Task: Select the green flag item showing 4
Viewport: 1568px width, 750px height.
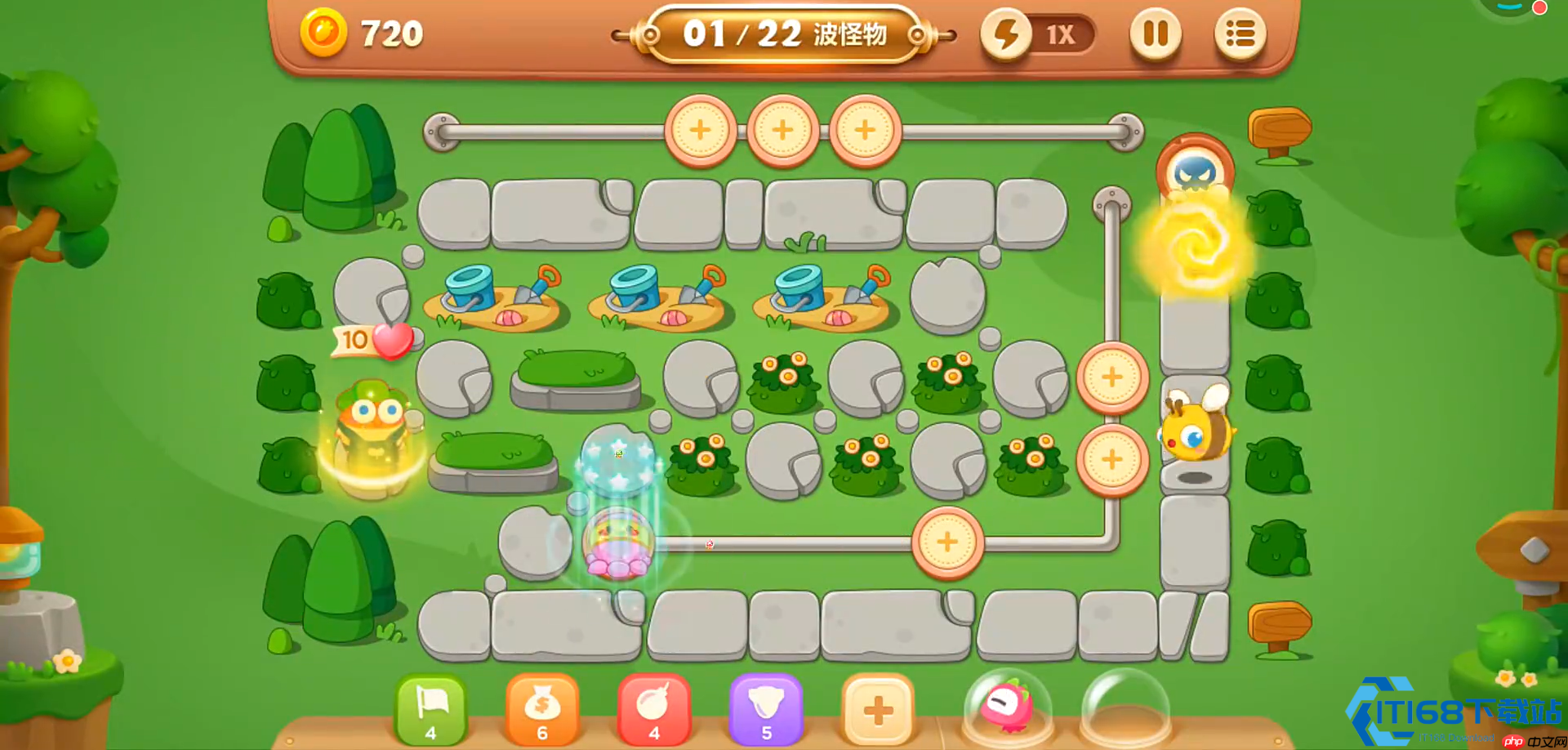Action: point(432,711)
